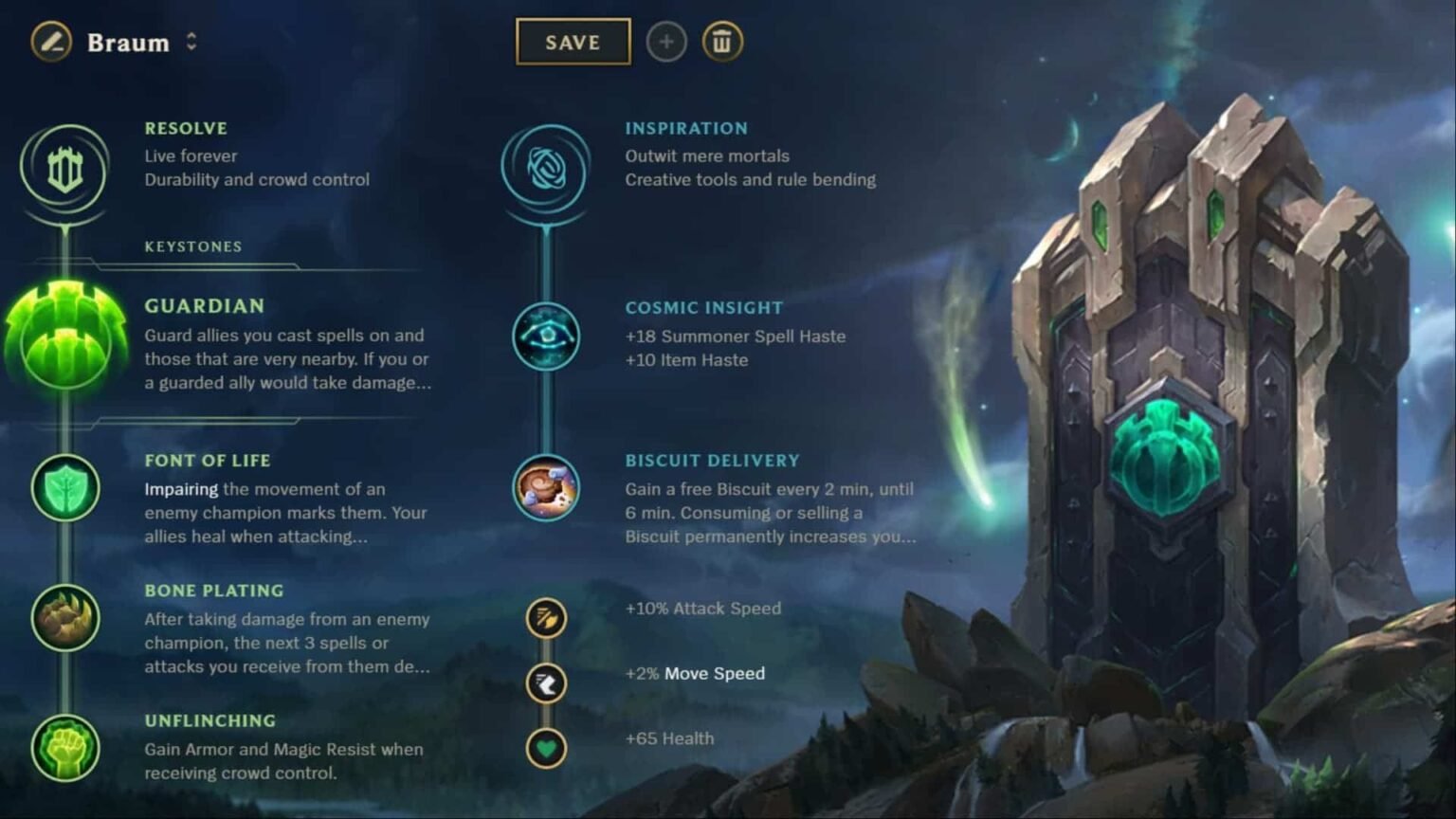Click the Resolve tree shield icon
1456x819 pixels.
[x=64, y=169]
